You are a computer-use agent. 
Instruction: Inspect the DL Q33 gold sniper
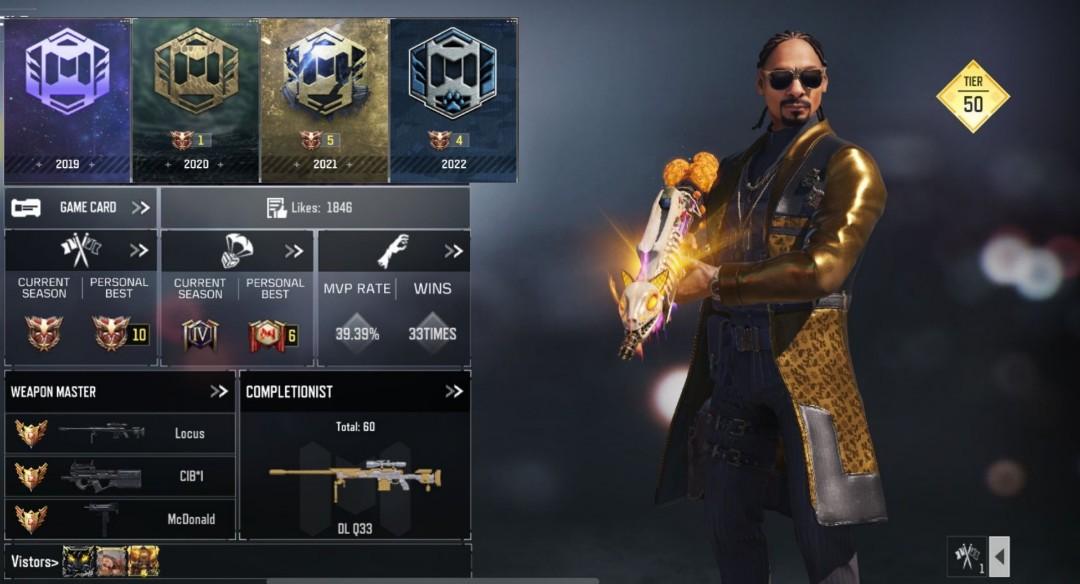click(355, 478)
